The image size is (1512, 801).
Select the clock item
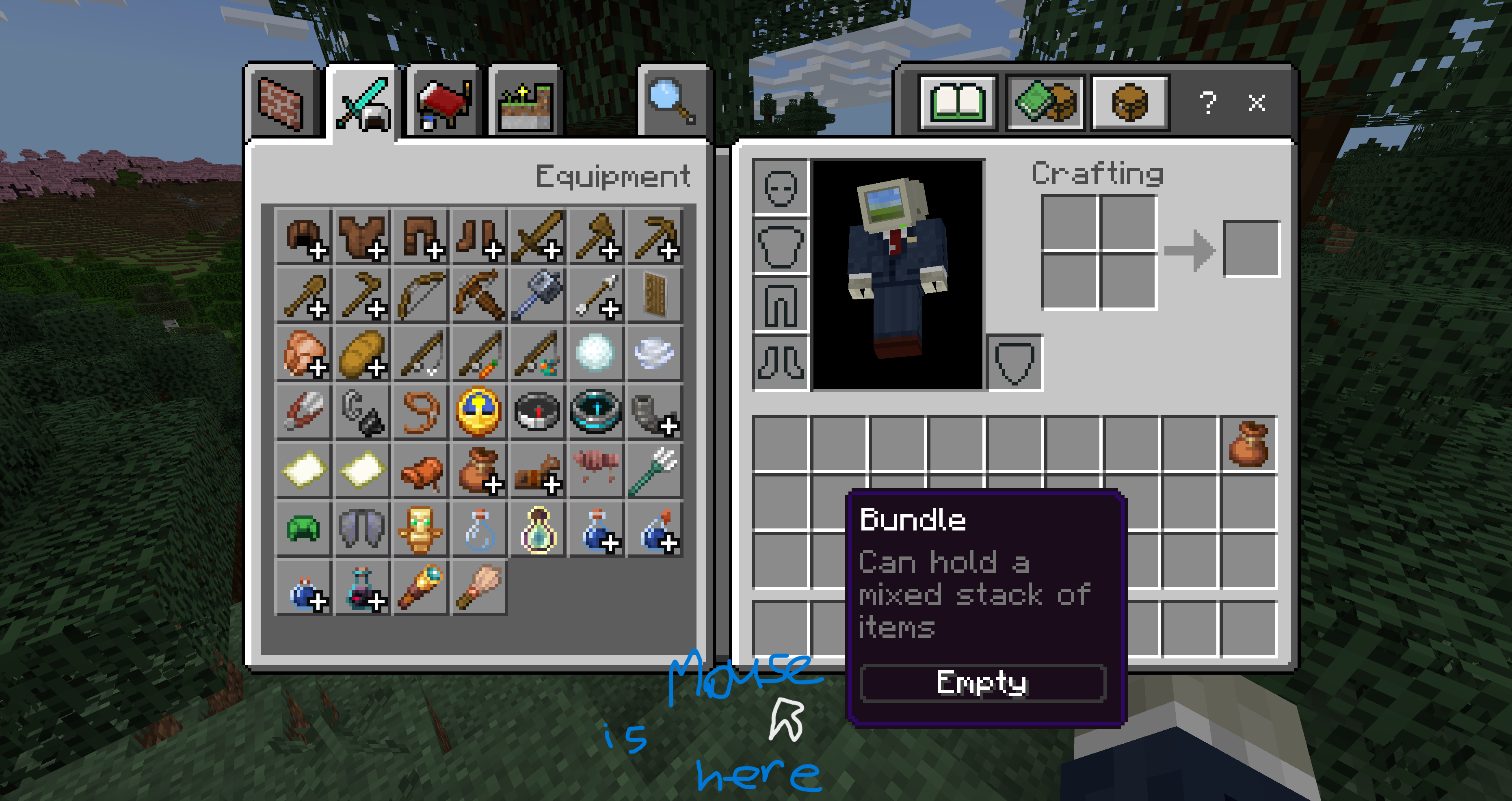[479, 411]
